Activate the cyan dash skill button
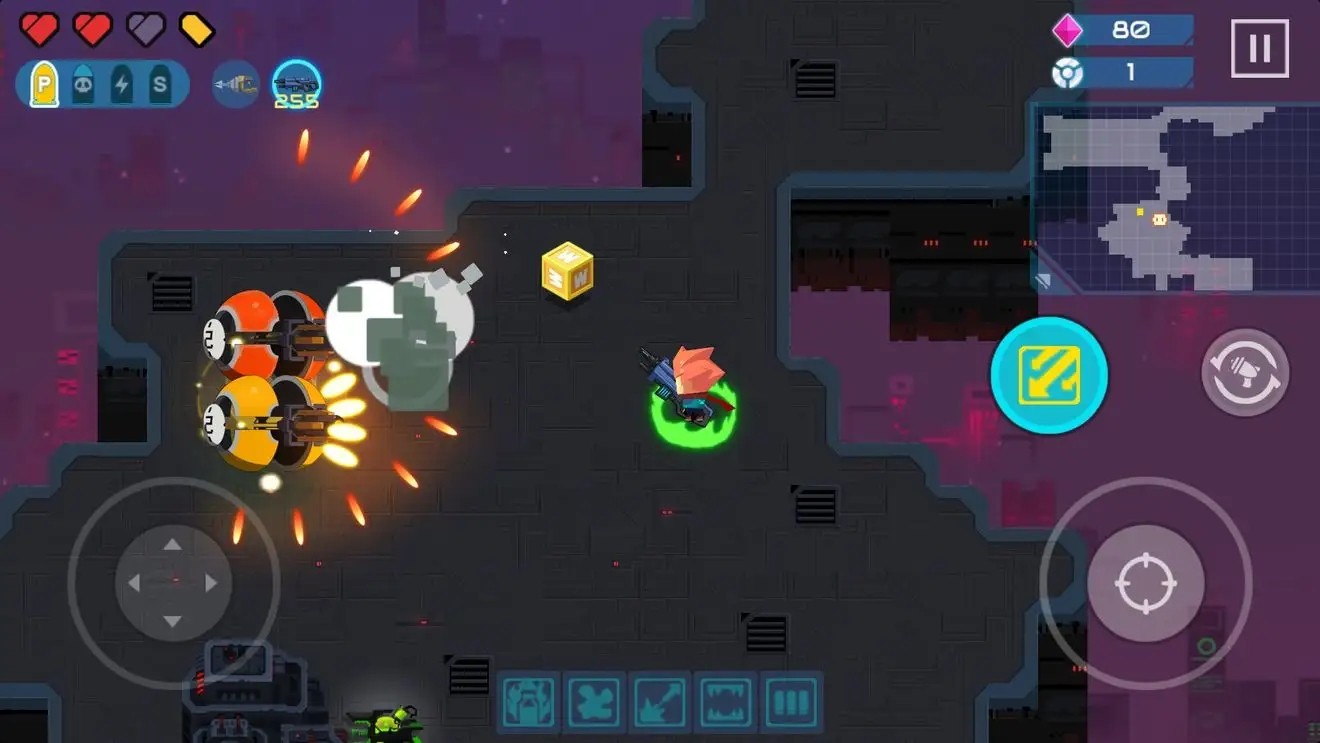 pyautogui.click(x=1049, y=375)
